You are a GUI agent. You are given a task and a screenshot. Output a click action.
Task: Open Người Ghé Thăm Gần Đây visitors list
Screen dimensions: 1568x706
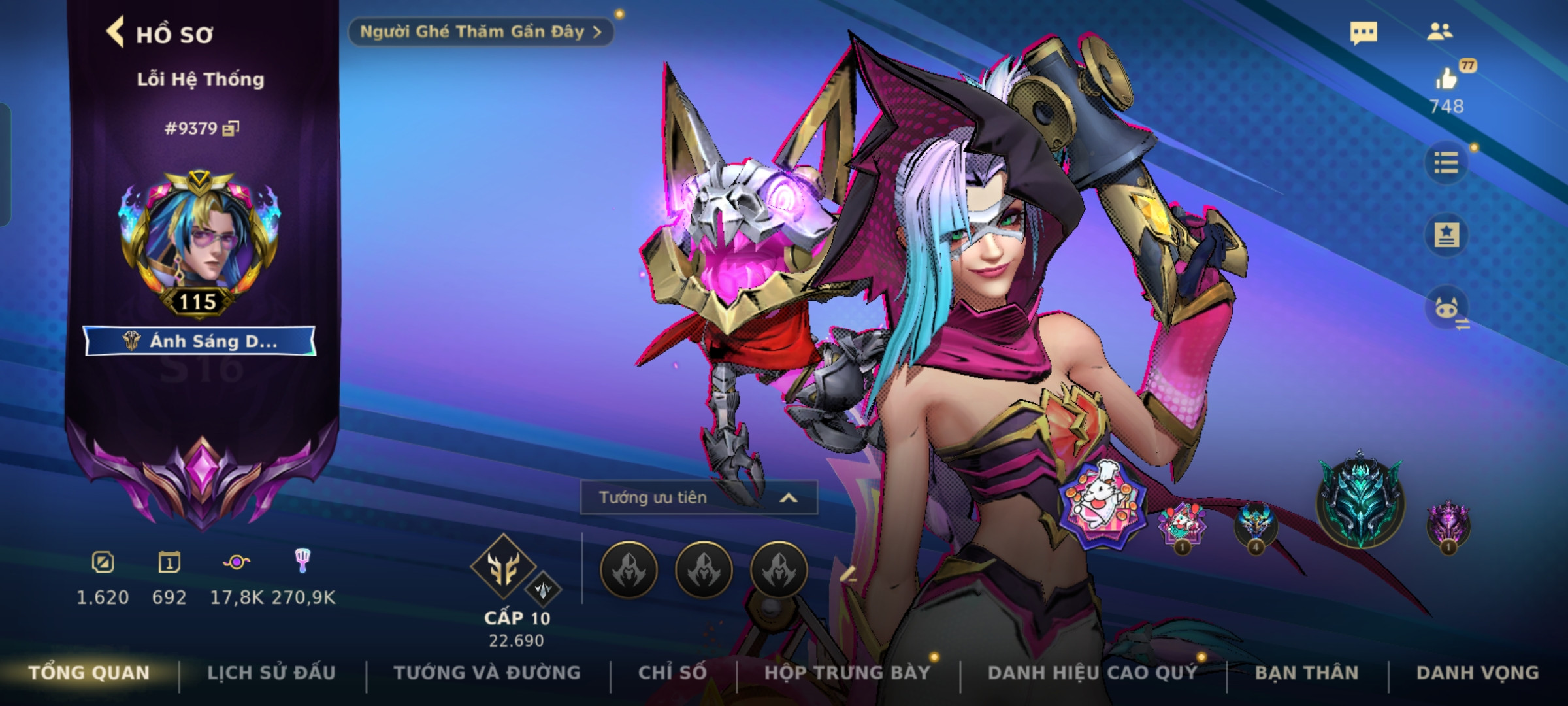[x=480, y=32]
